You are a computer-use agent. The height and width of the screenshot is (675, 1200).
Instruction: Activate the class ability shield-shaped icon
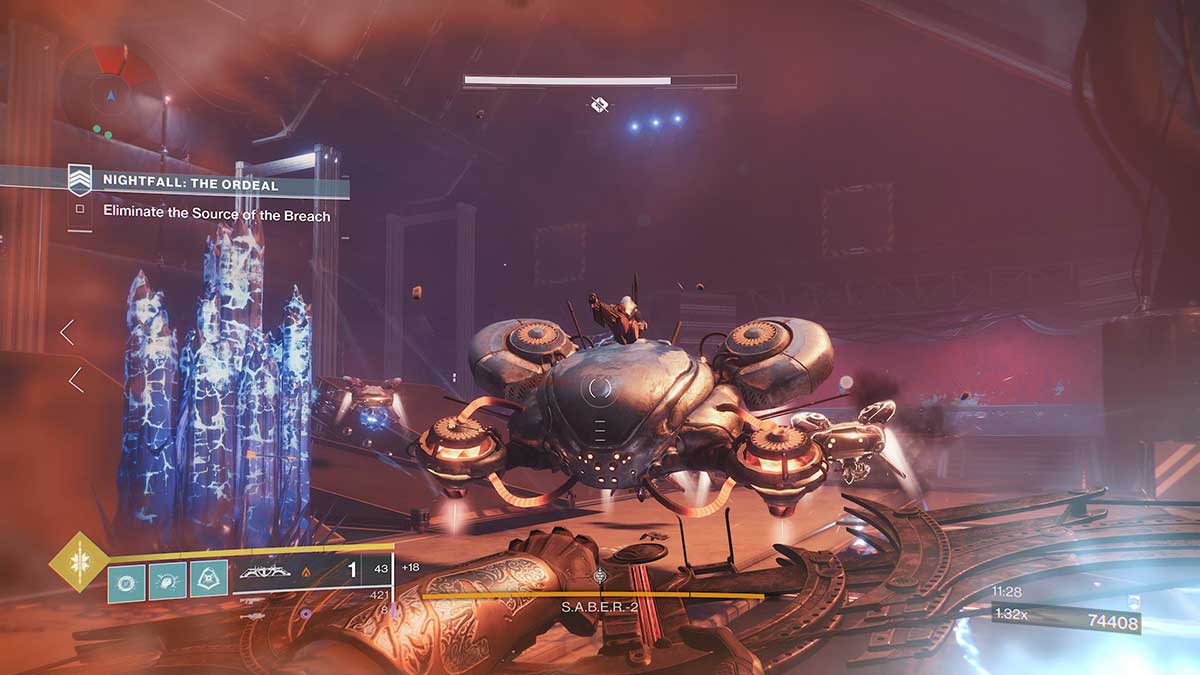click(208, 580)
